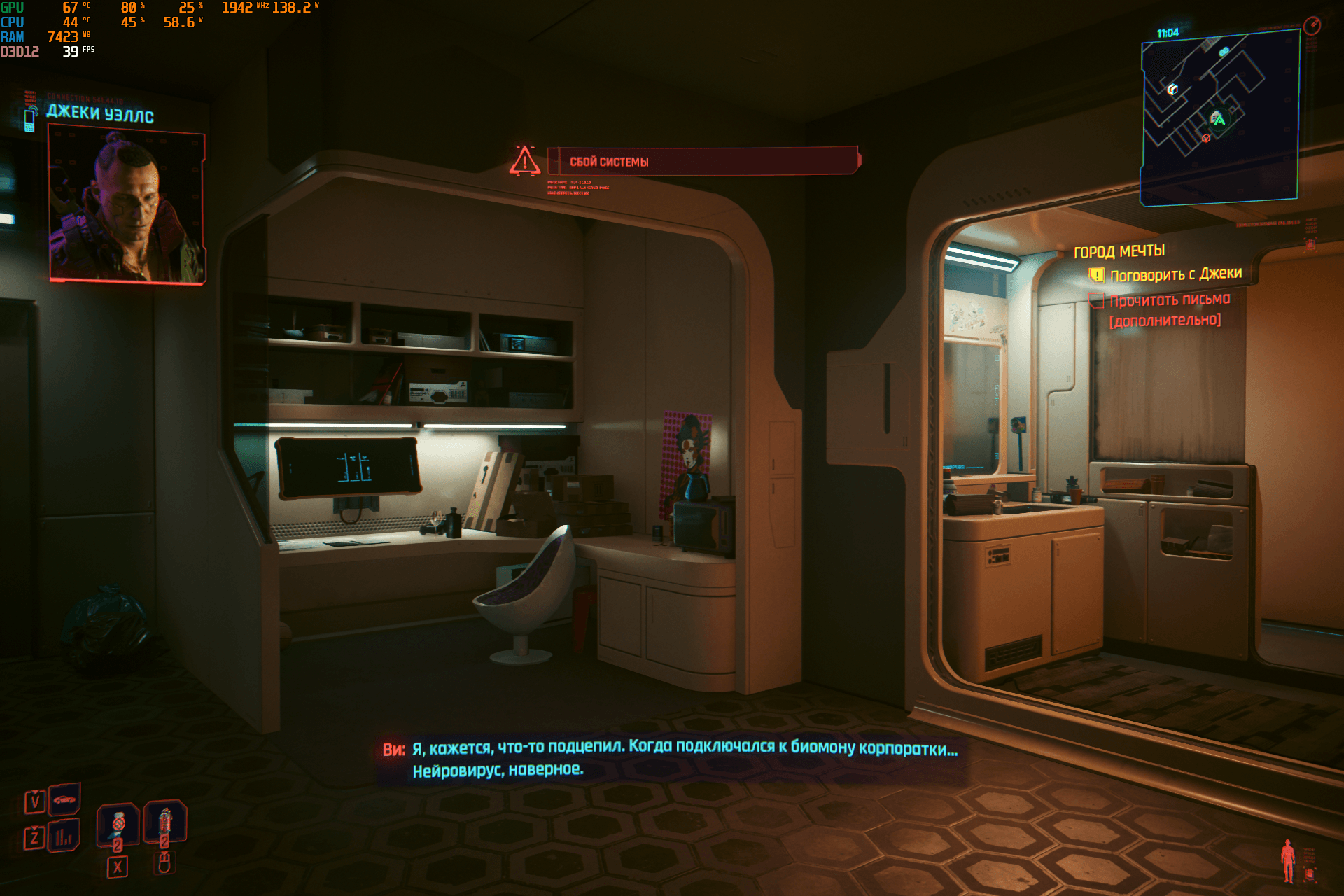Click the red hexagon marker on the minimap

[1206, 139]
